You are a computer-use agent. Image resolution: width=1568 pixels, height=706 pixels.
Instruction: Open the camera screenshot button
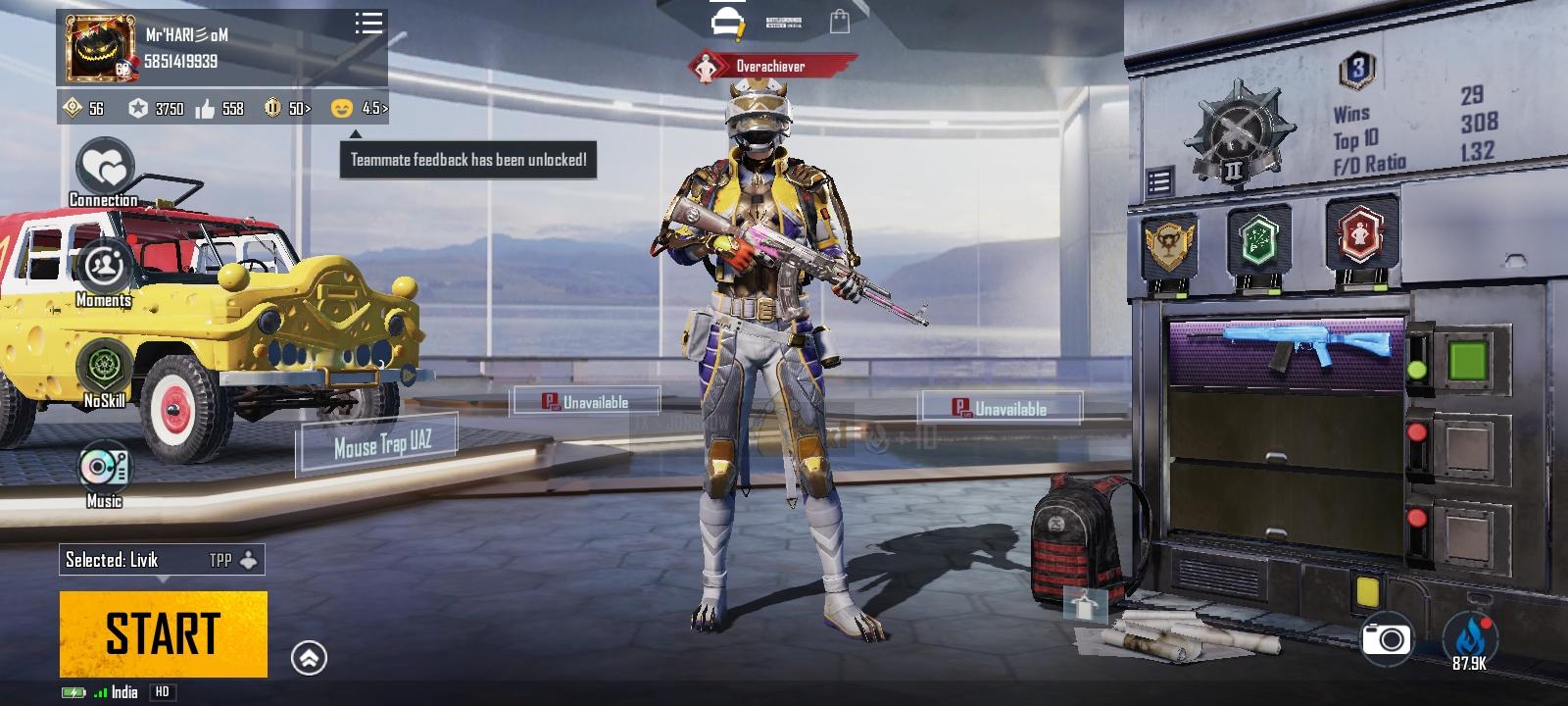coord(1387,639)
